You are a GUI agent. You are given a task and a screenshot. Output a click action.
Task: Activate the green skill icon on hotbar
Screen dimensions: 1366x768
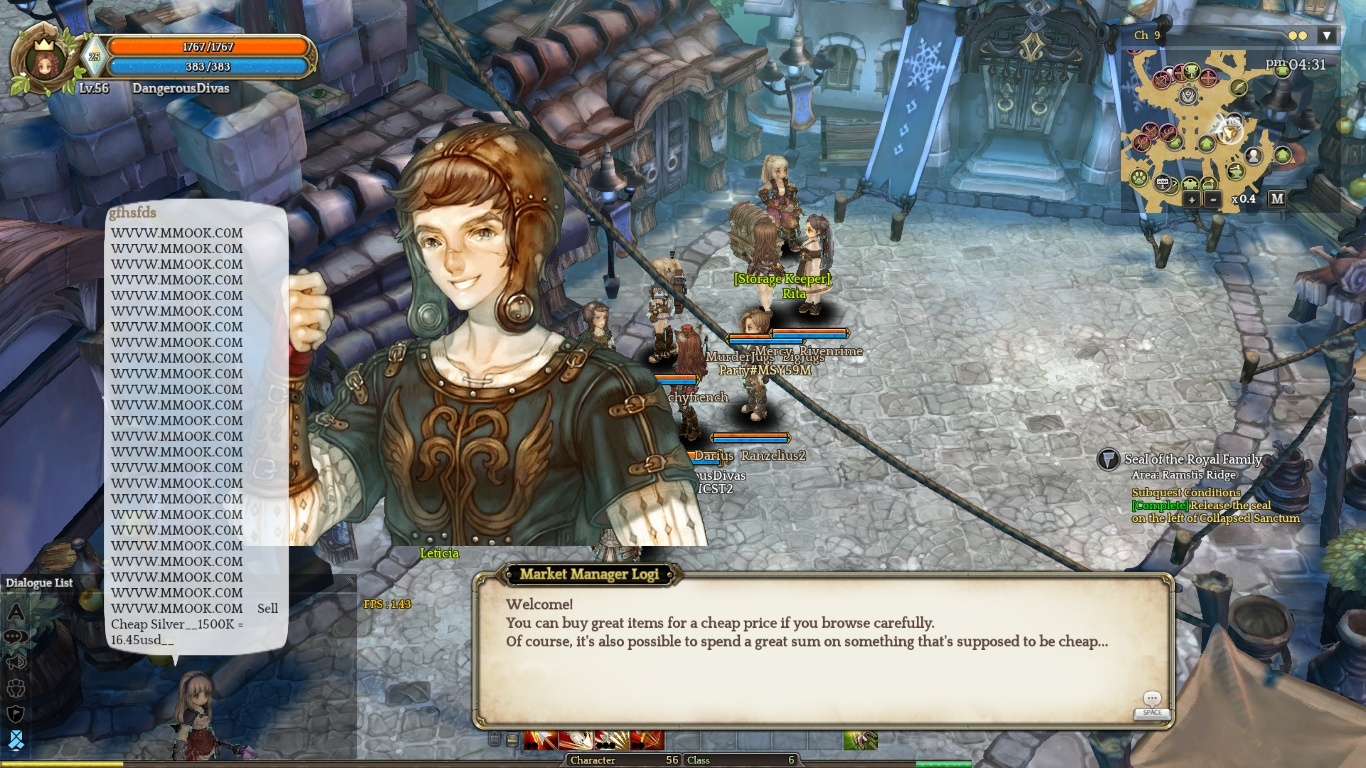(x=860, y=740)
